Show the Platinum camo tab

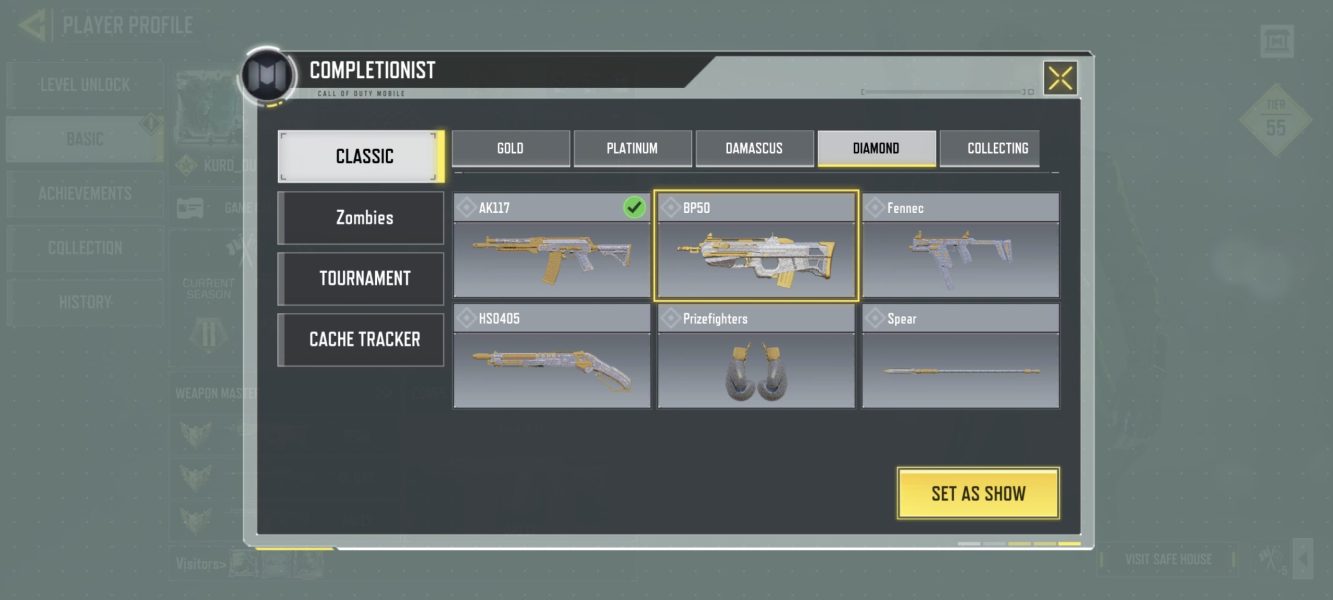pos(632,148)
